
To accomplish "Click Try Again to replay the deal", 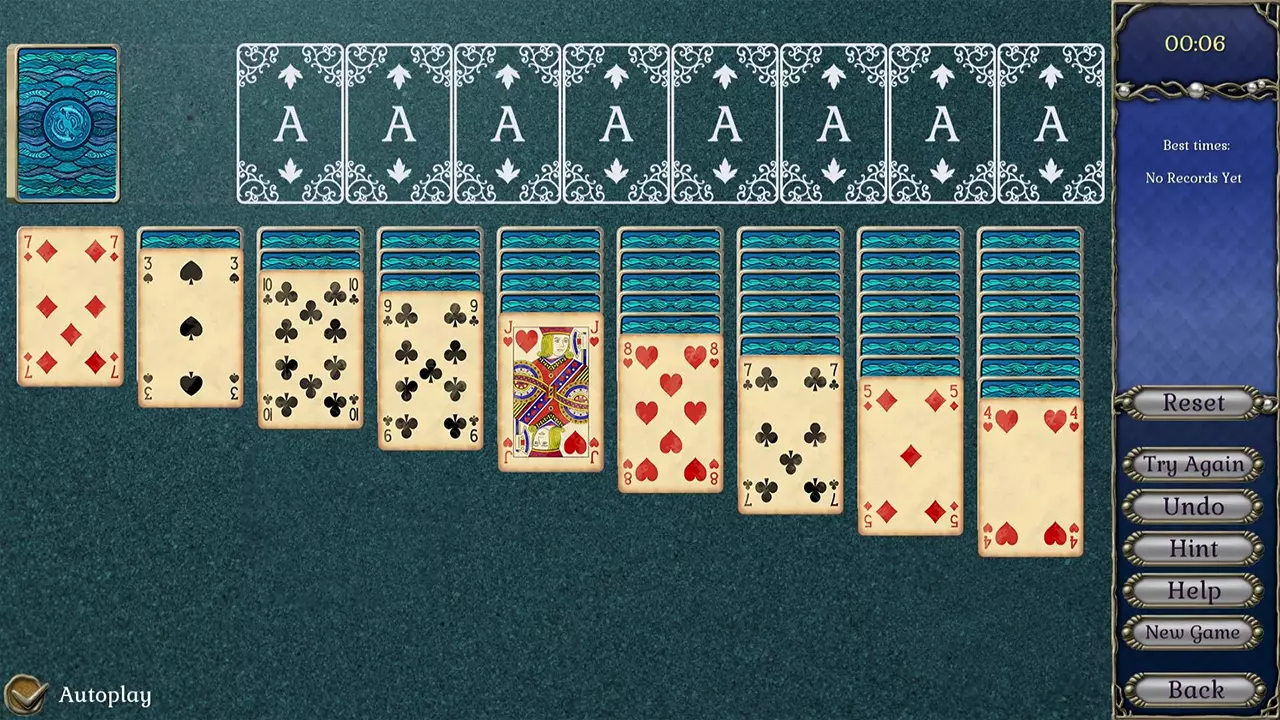I will [1194, 464].
